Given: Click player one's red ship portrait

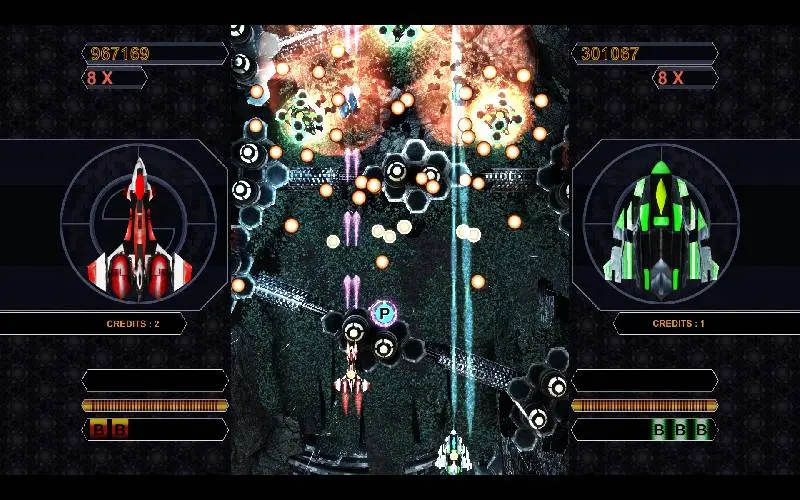Looking at the screenshot, I should coord(139,228).
